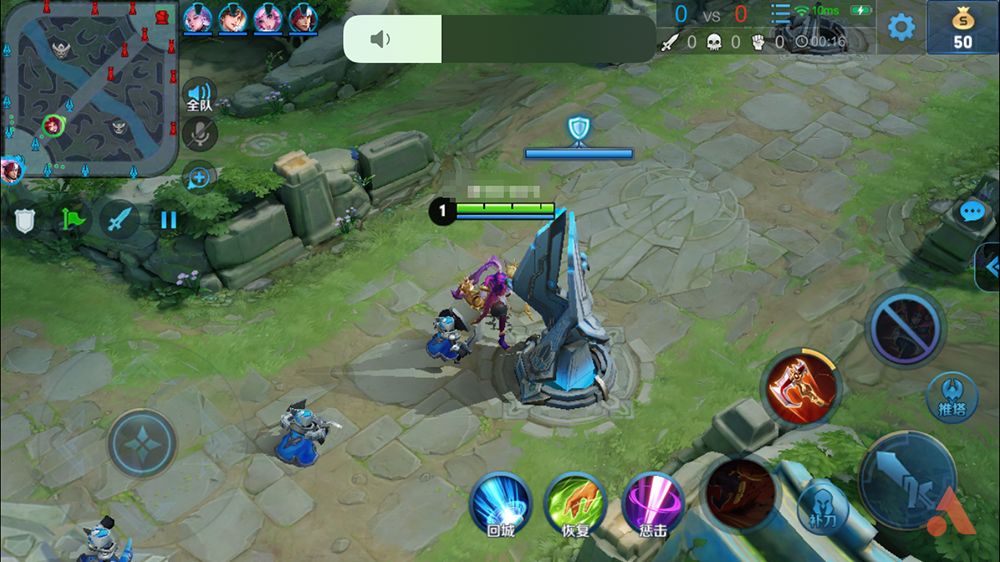Toggle the muted microphone button
Image resolution: width=1000 pixels, height=562 pixels.
pyautogui.click(x=200, y=133)
